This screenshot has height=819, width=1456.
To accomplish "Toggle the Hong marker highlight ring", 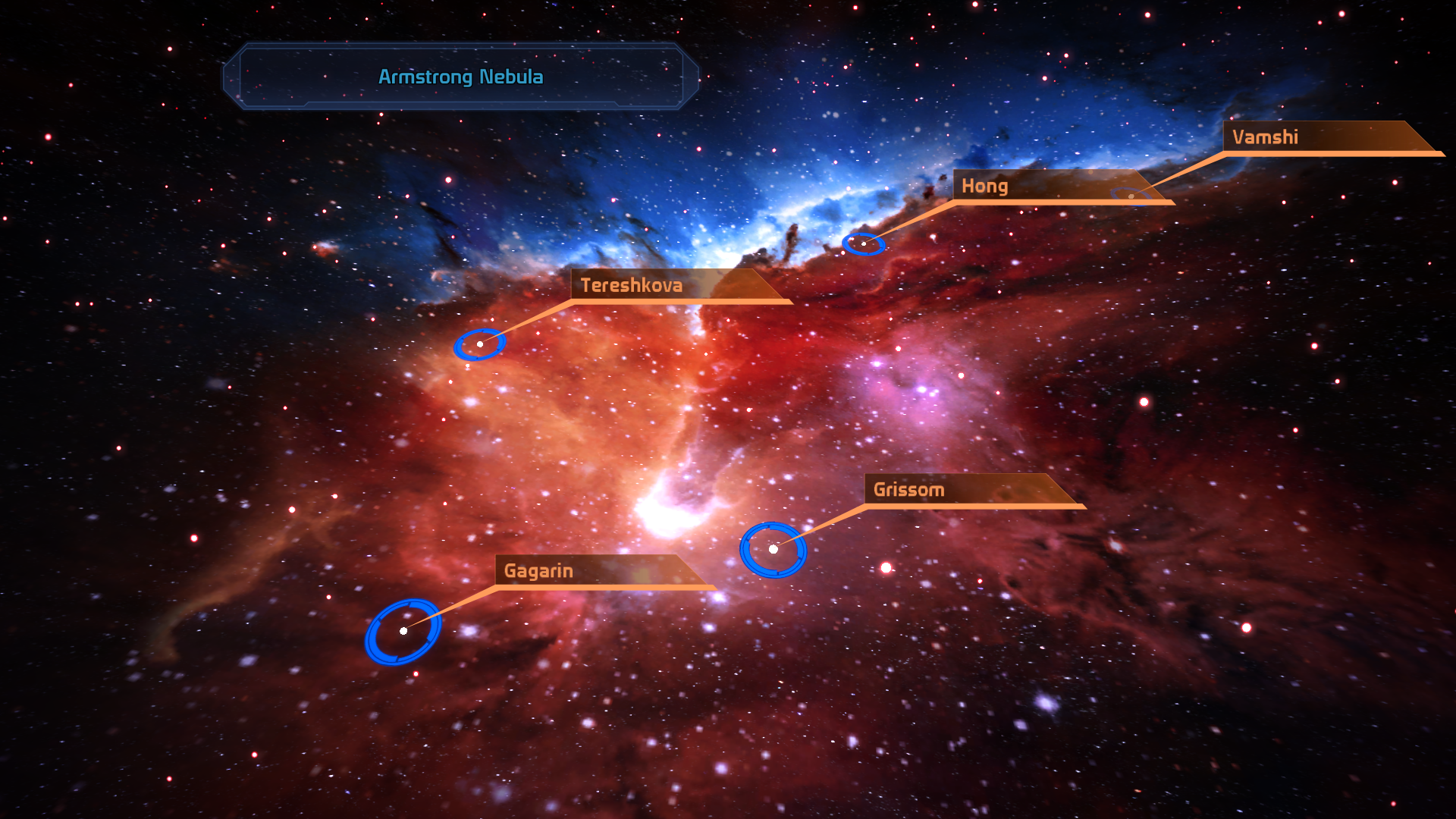I will click(x=864, y=244).
